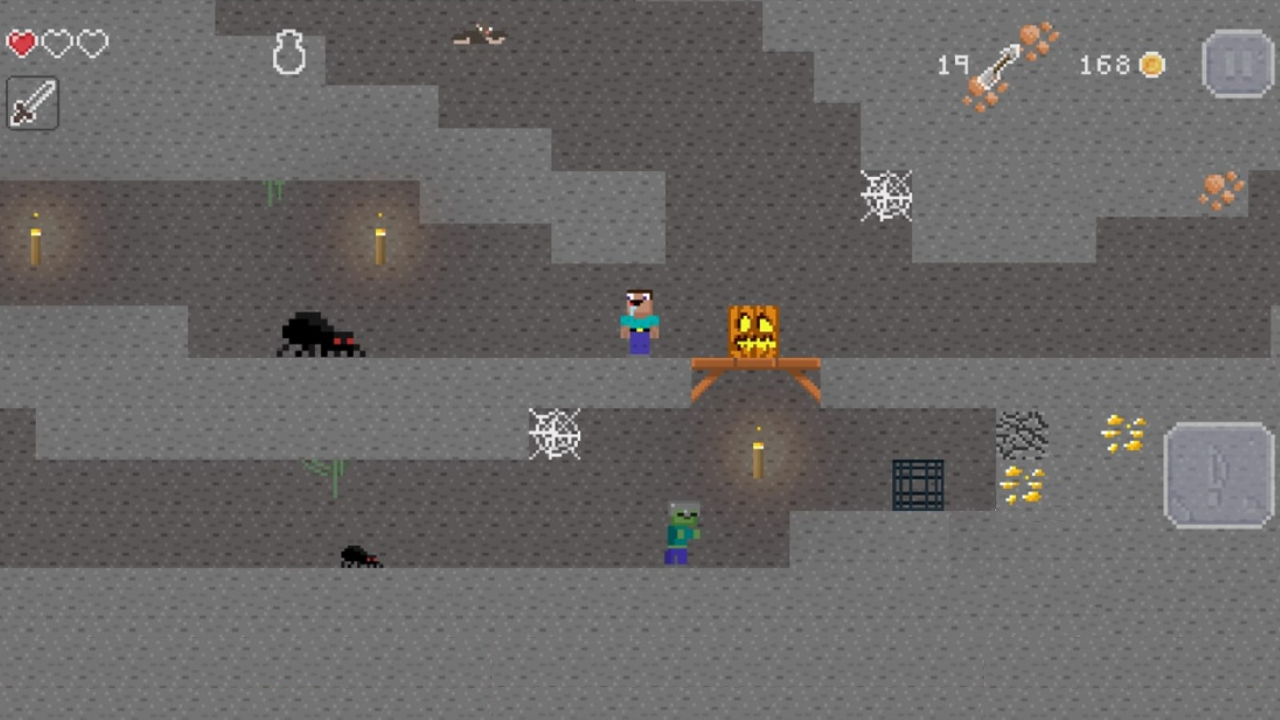Tap the glowing jack-o-lantern on the table
This screenshot has height=720, width=1280.
click(754, 330)
